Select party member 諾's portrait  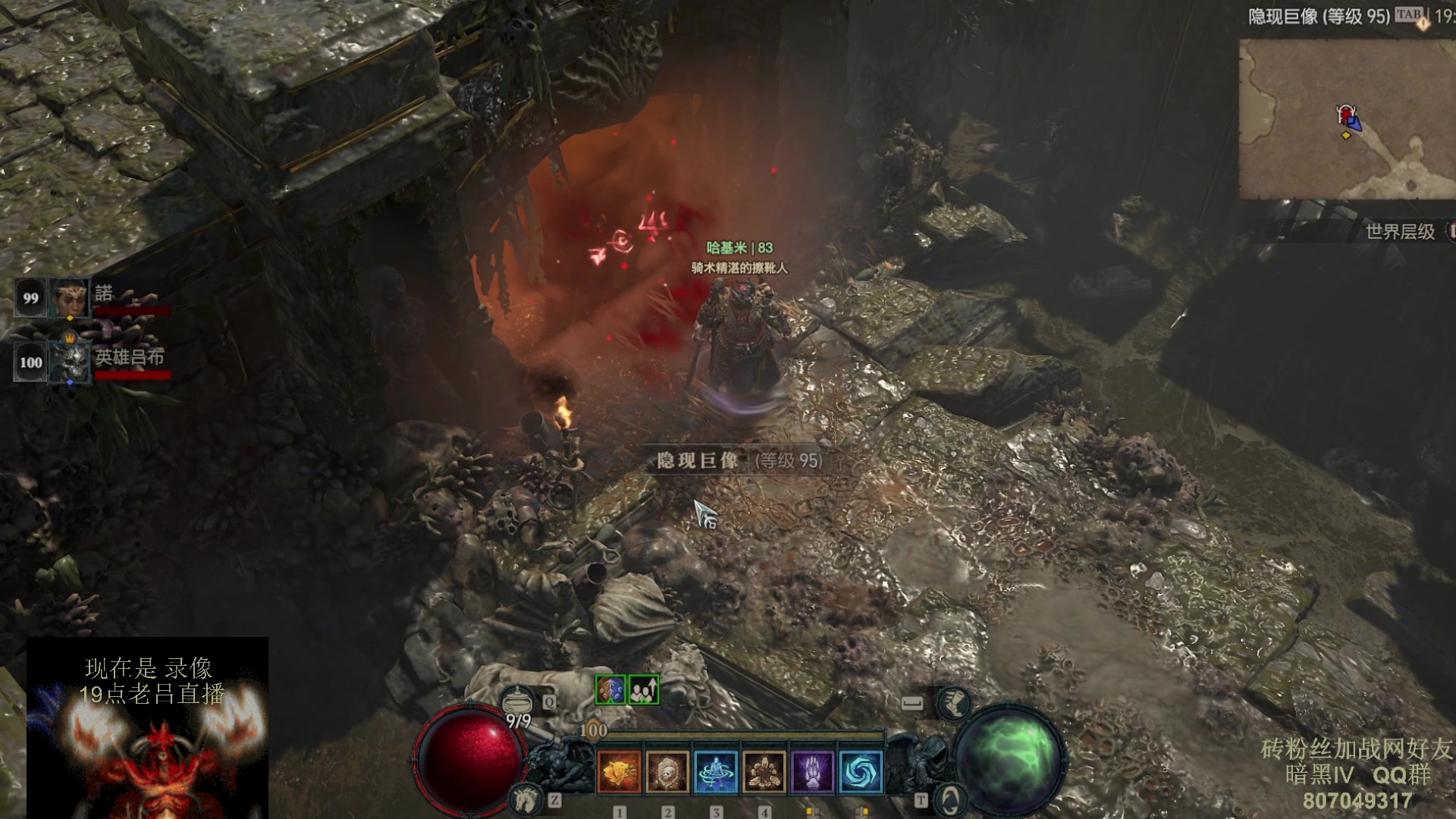[x=69, y=297]
